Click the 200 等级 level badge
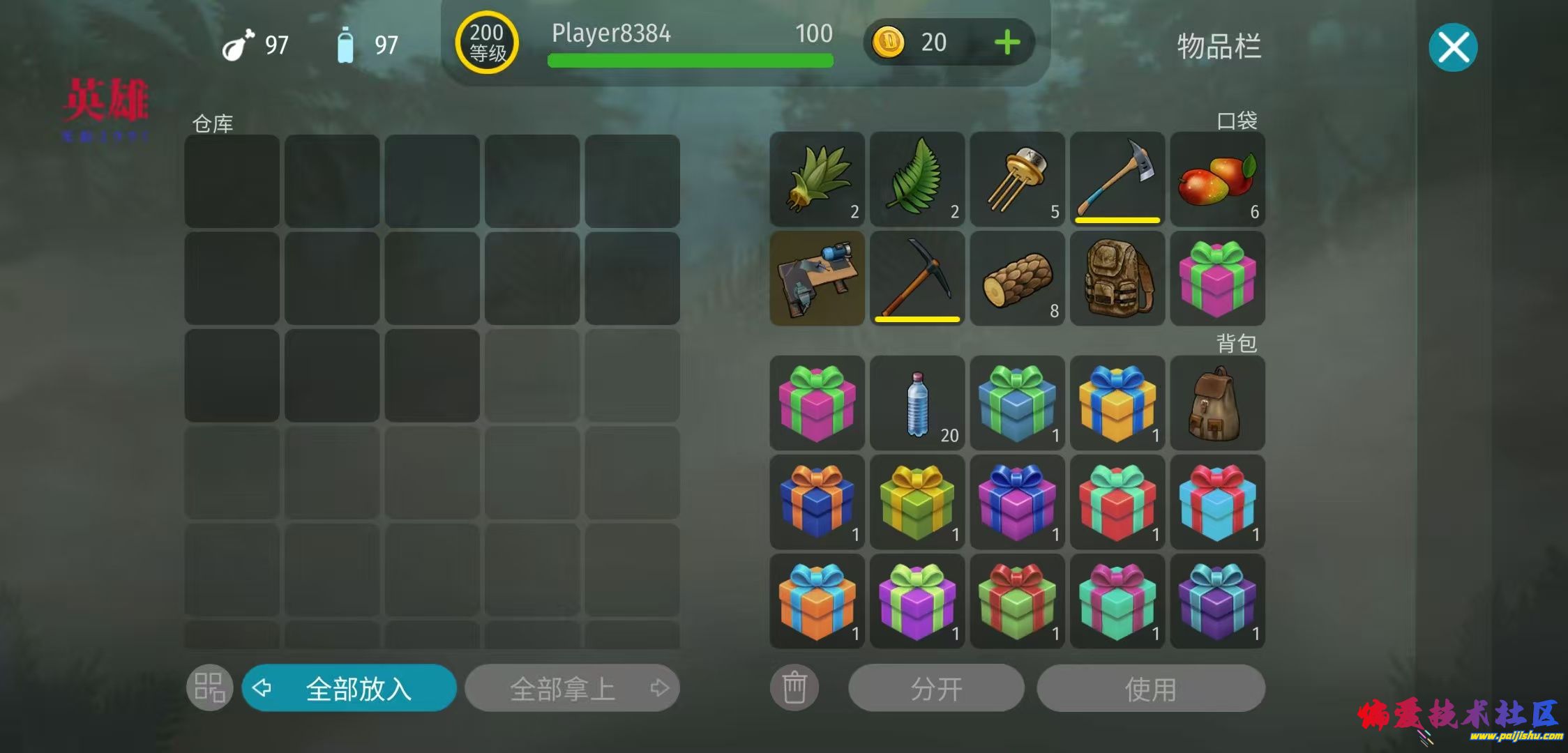 point(487,43)
